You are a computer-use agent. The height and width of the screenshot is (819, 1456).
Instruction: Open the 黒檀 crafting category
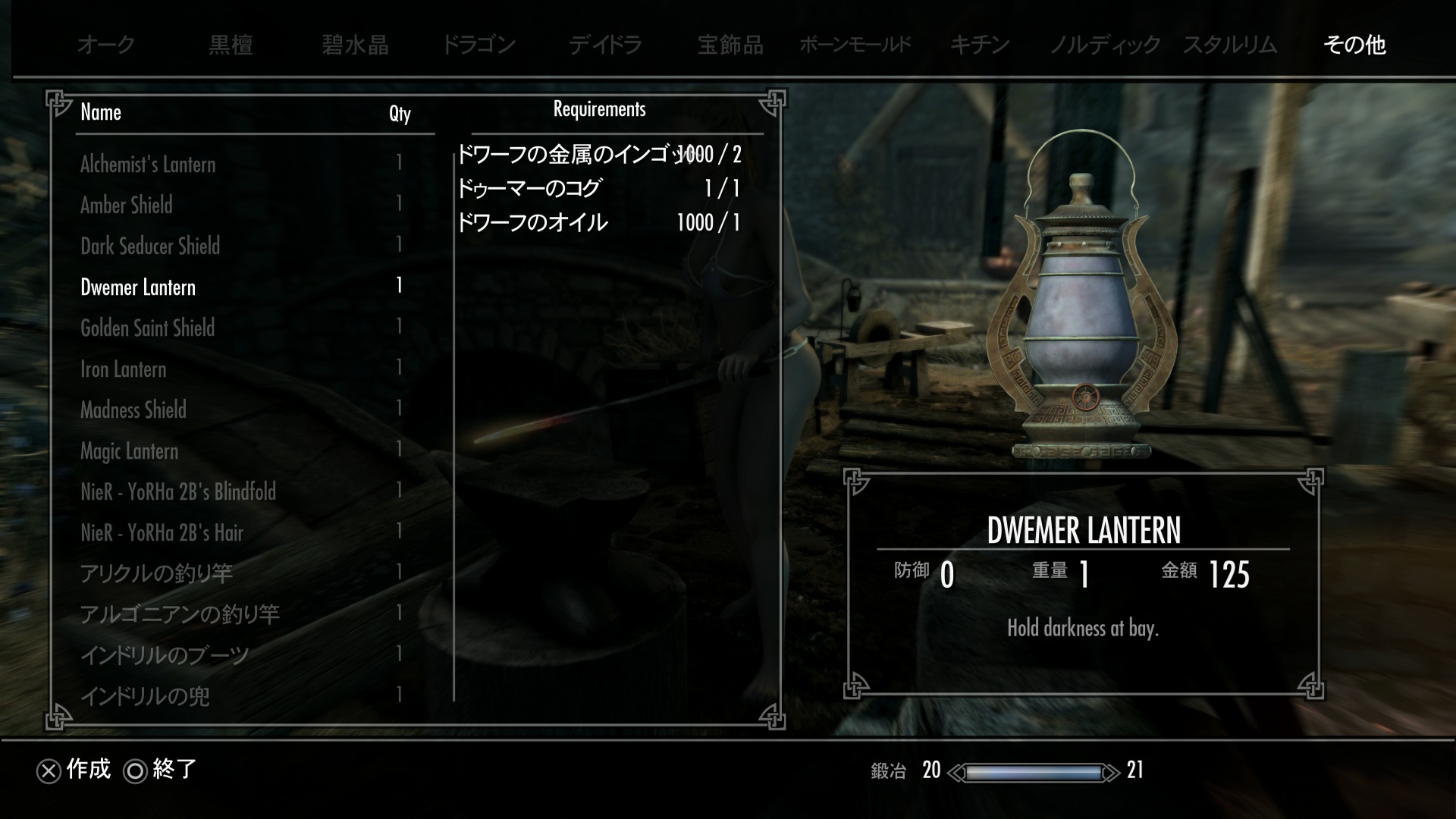pyautogui.click(x=231, y=45)
